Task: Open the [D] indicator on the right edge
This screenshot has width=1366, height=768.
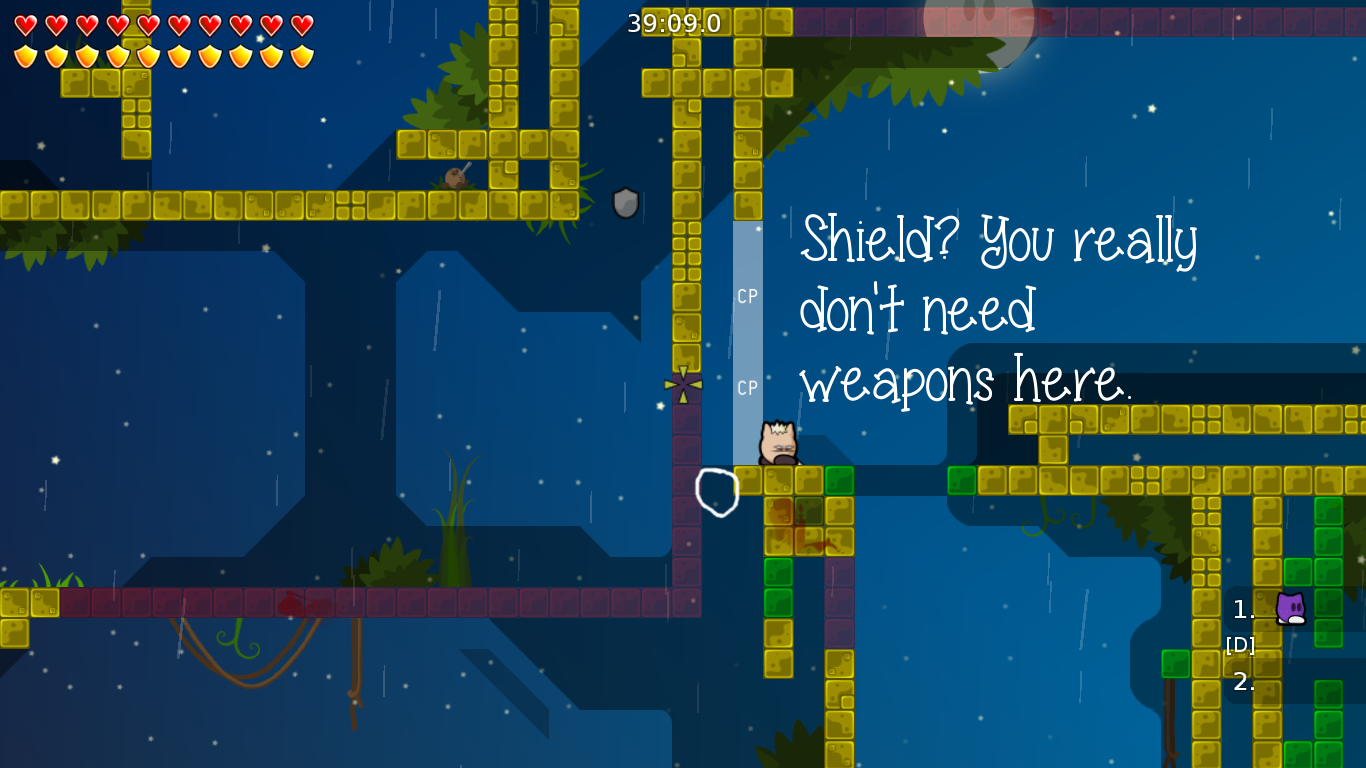Action: click(x=1240, y=645)
